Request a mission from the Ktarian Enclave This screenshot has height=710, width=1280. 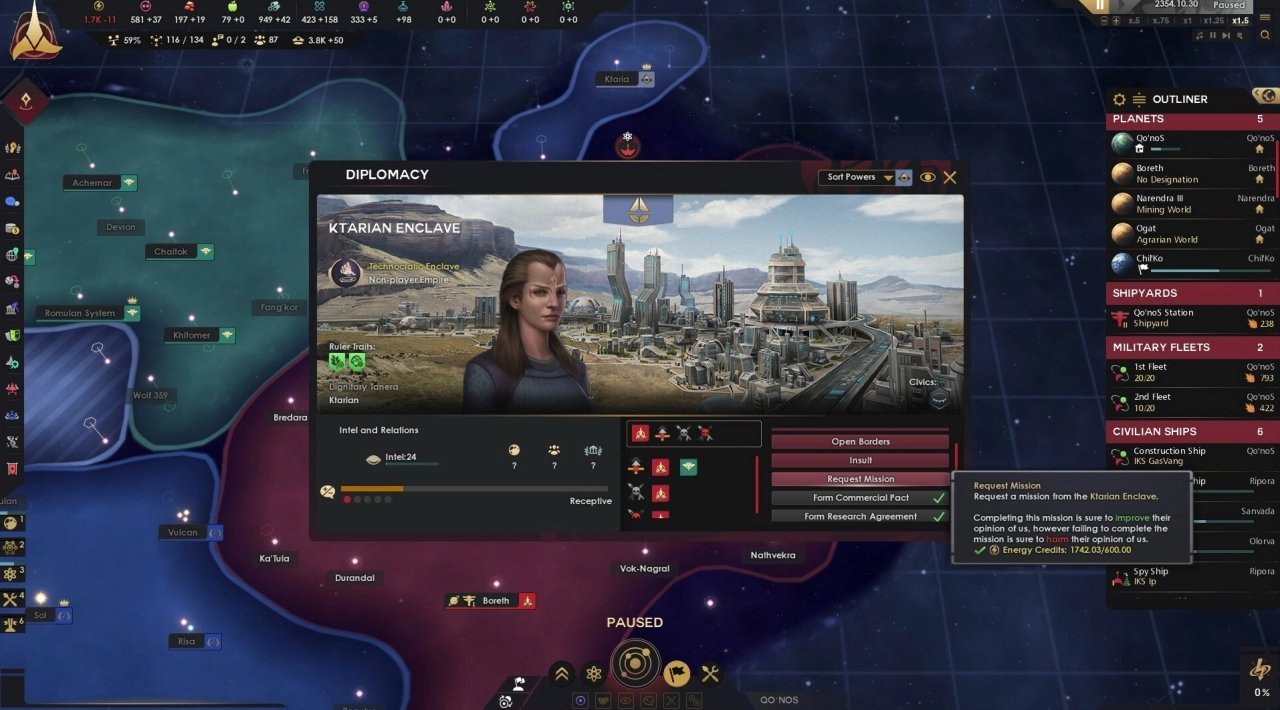[x=860, y=479]
